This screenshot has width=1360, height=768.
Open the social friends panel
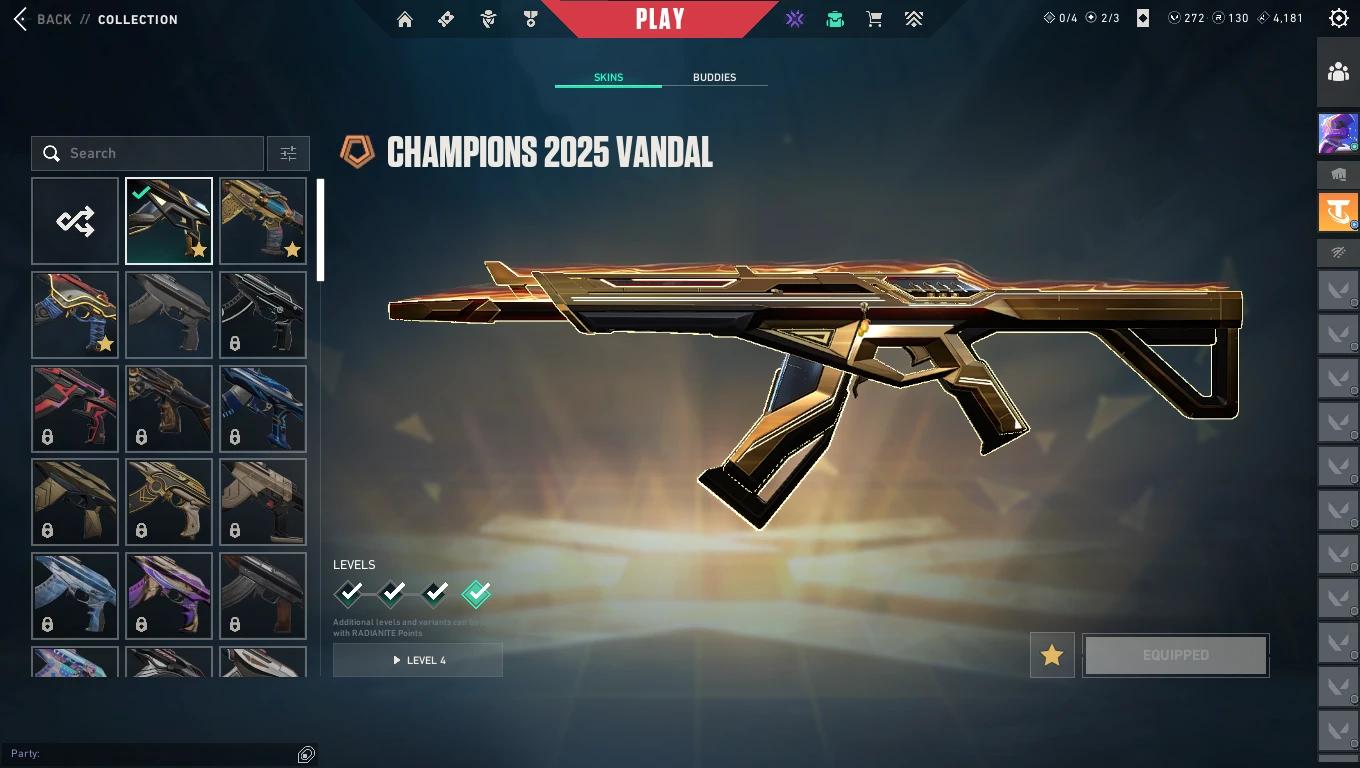click(1338, 72)
